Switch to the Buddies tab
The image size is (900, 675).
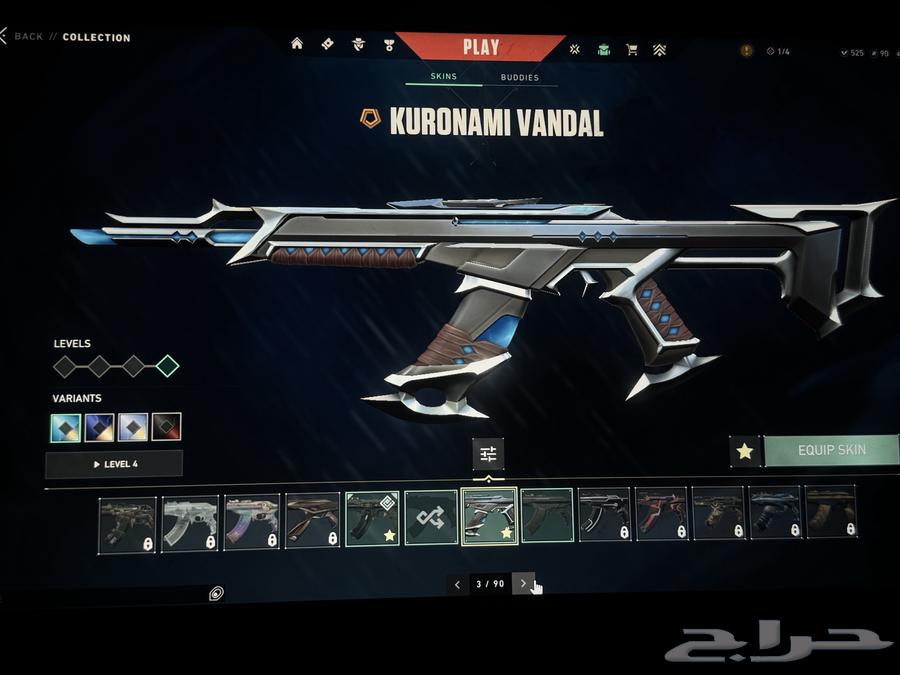pos(519,77)
